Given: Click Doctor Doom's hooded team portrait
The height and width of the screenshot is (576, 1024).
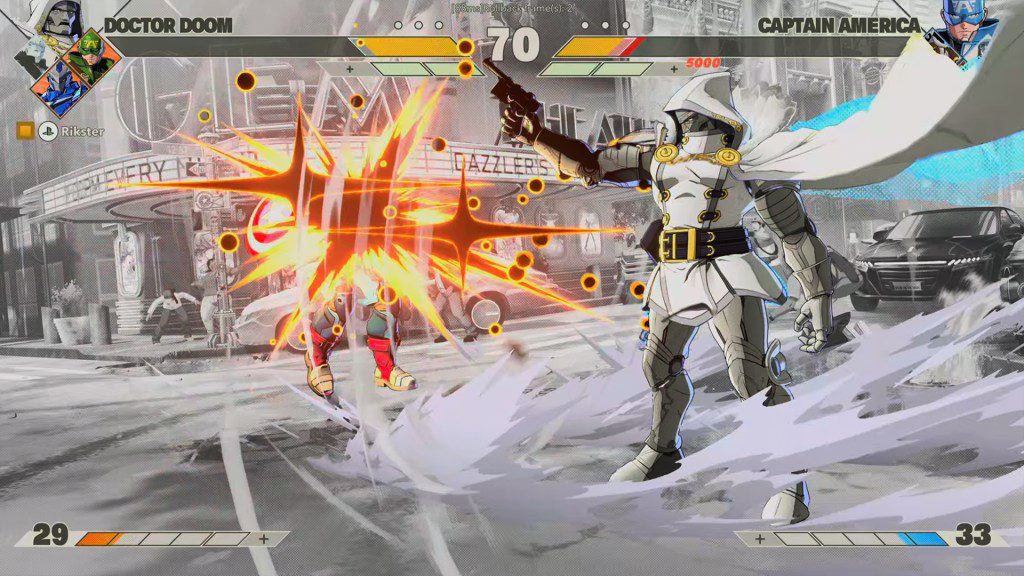Looking at the screenshot, I should [x=57, y=18].
